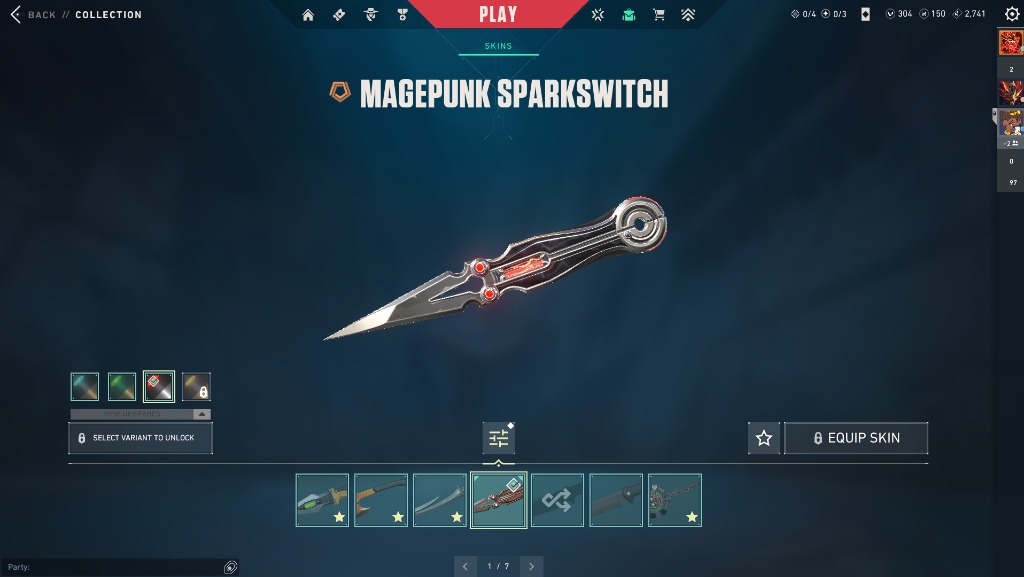Expand the View Upgrades bar
This screenshot has height=577, width=1024.
[140, 414]
